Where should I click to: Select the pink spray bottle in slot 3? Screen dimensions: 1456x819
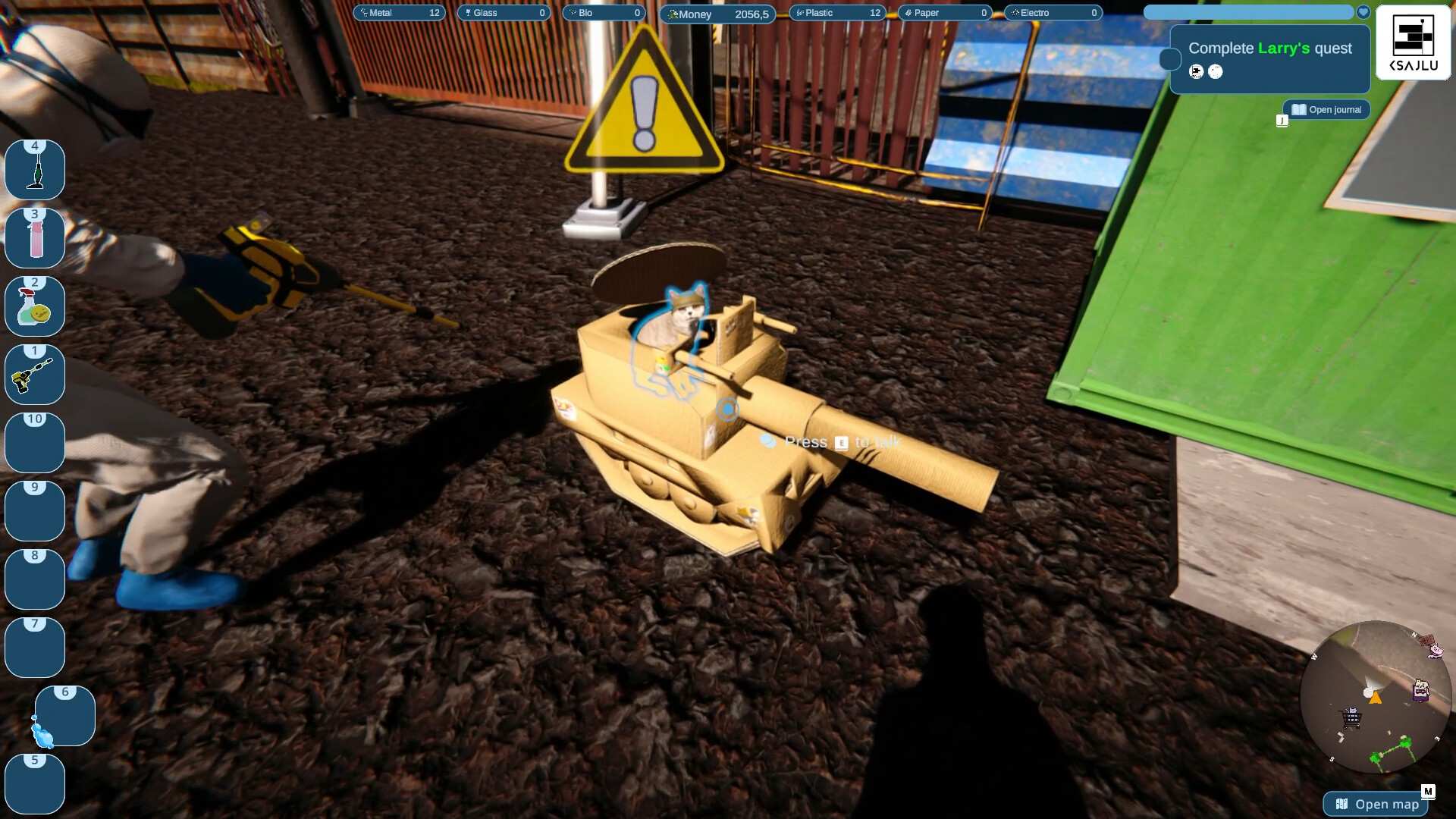[34, 237]
